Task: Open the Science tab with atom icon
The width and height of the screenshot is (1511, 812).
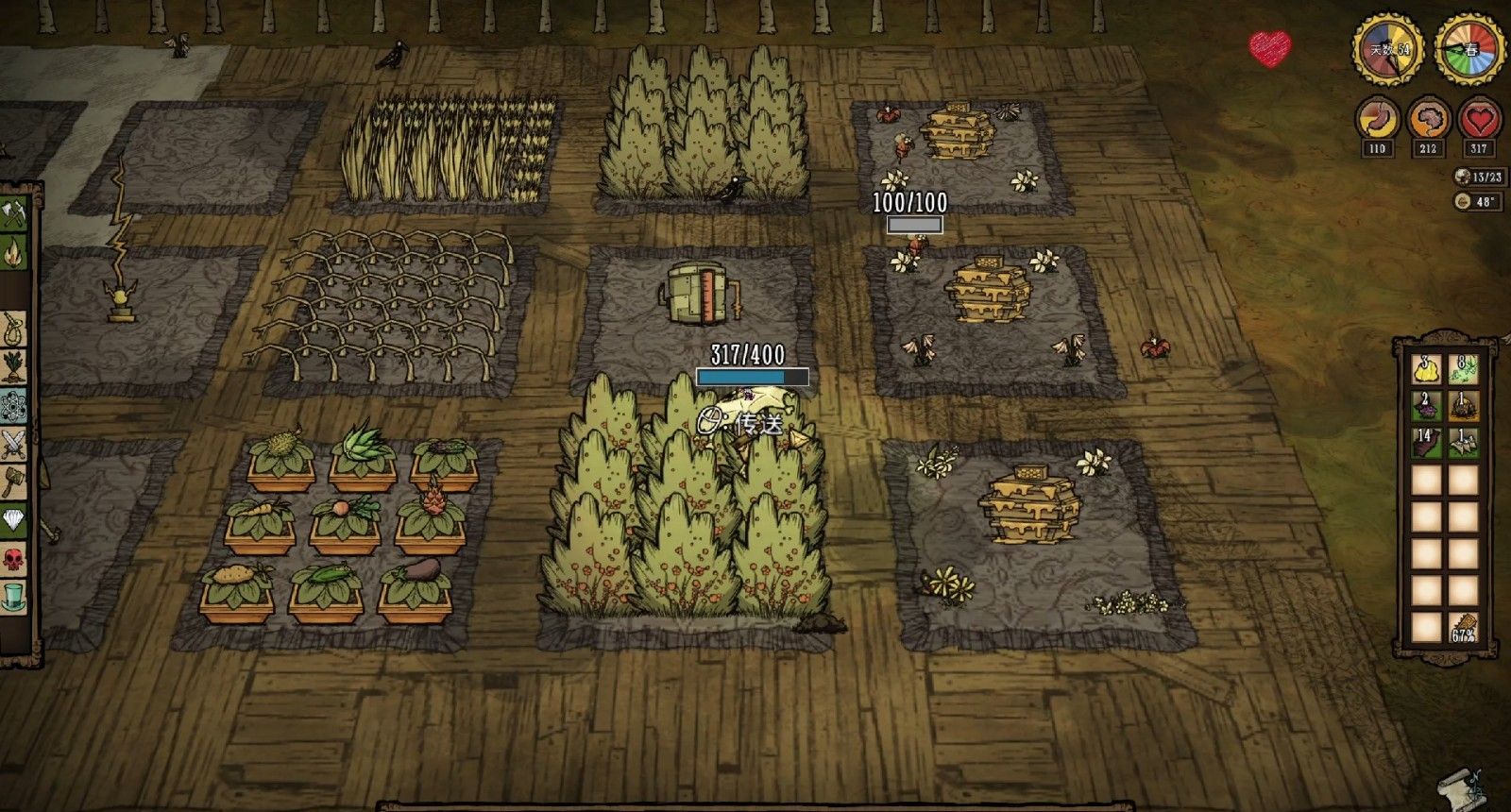Action: (13, 402)
